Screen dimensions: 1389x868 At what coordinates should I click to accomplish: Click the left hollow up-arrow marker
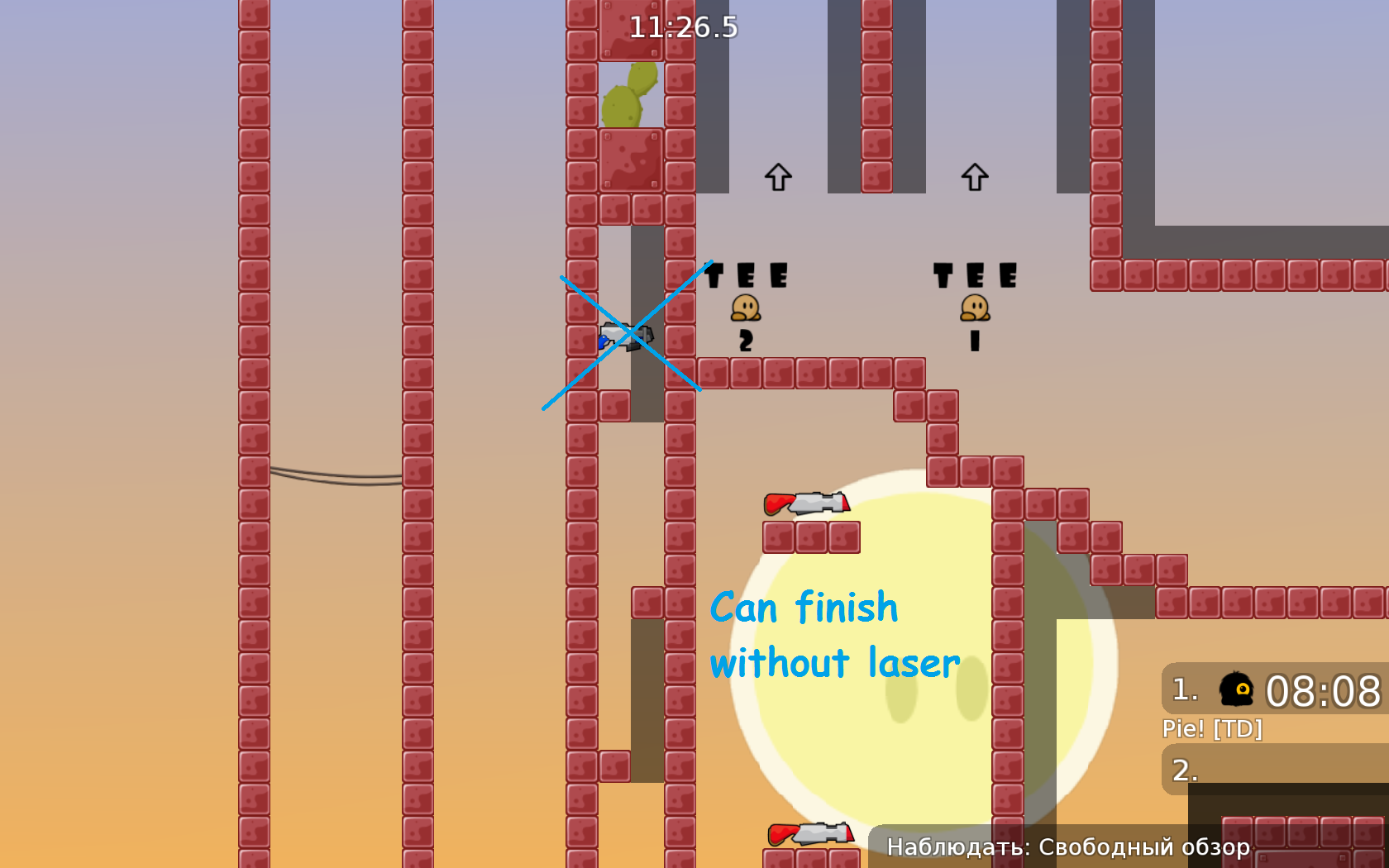[777, 176]
